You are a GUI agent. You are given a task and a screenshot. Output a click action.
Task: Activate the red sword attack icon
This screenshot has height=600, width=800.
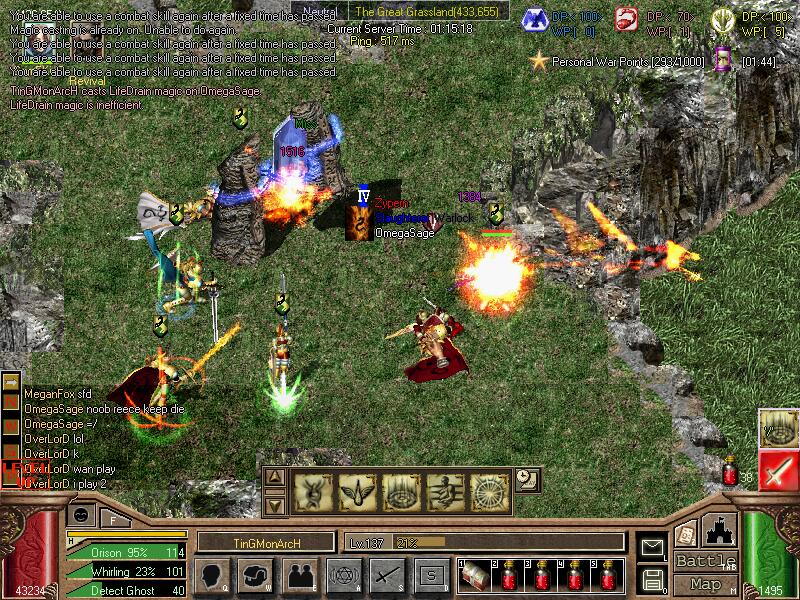(x=777, y=470)
